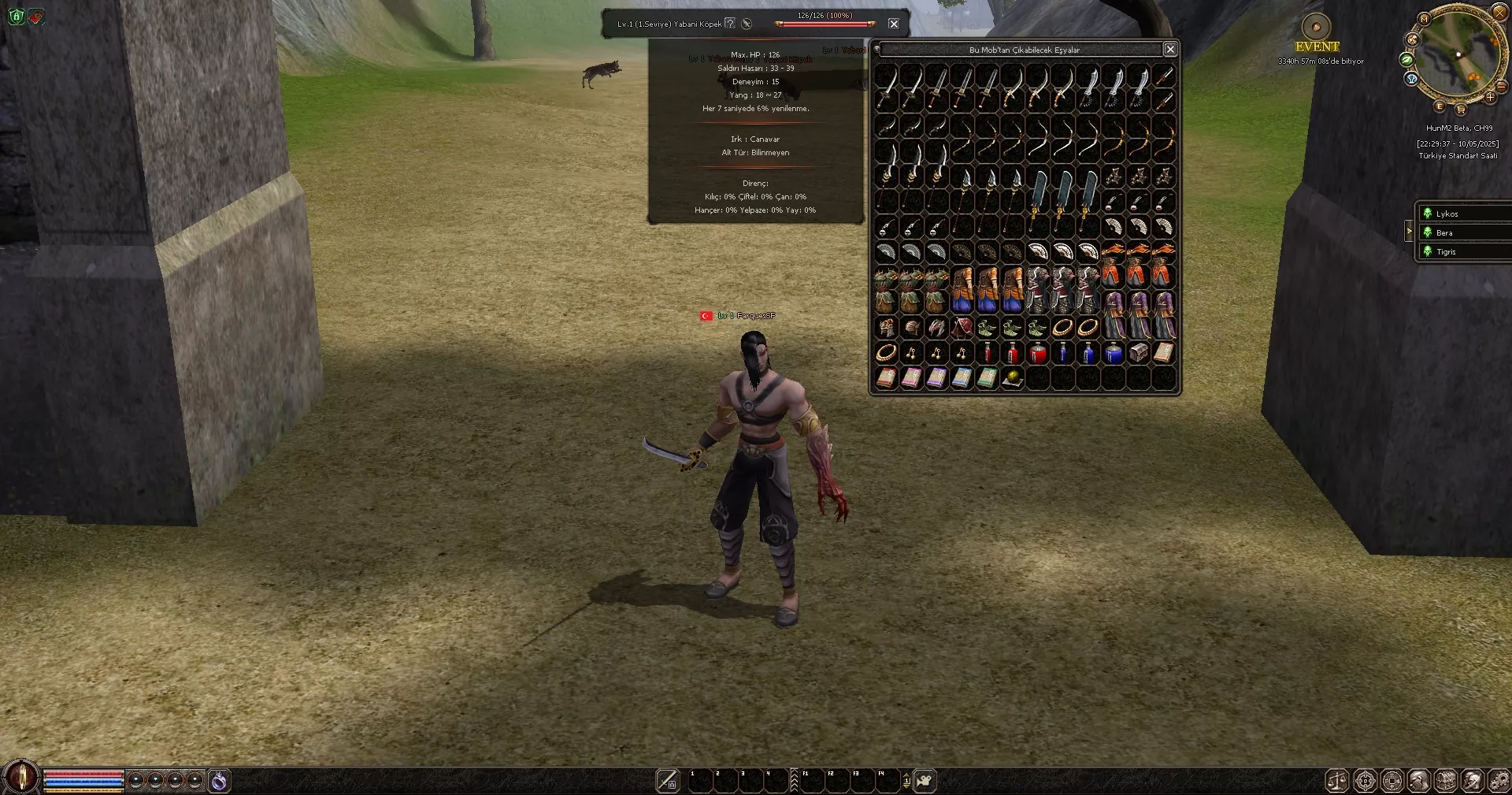Close the mob drop list window
Screen dimensions: 1512x795
pyautogui.click(x=1170, y=50)
